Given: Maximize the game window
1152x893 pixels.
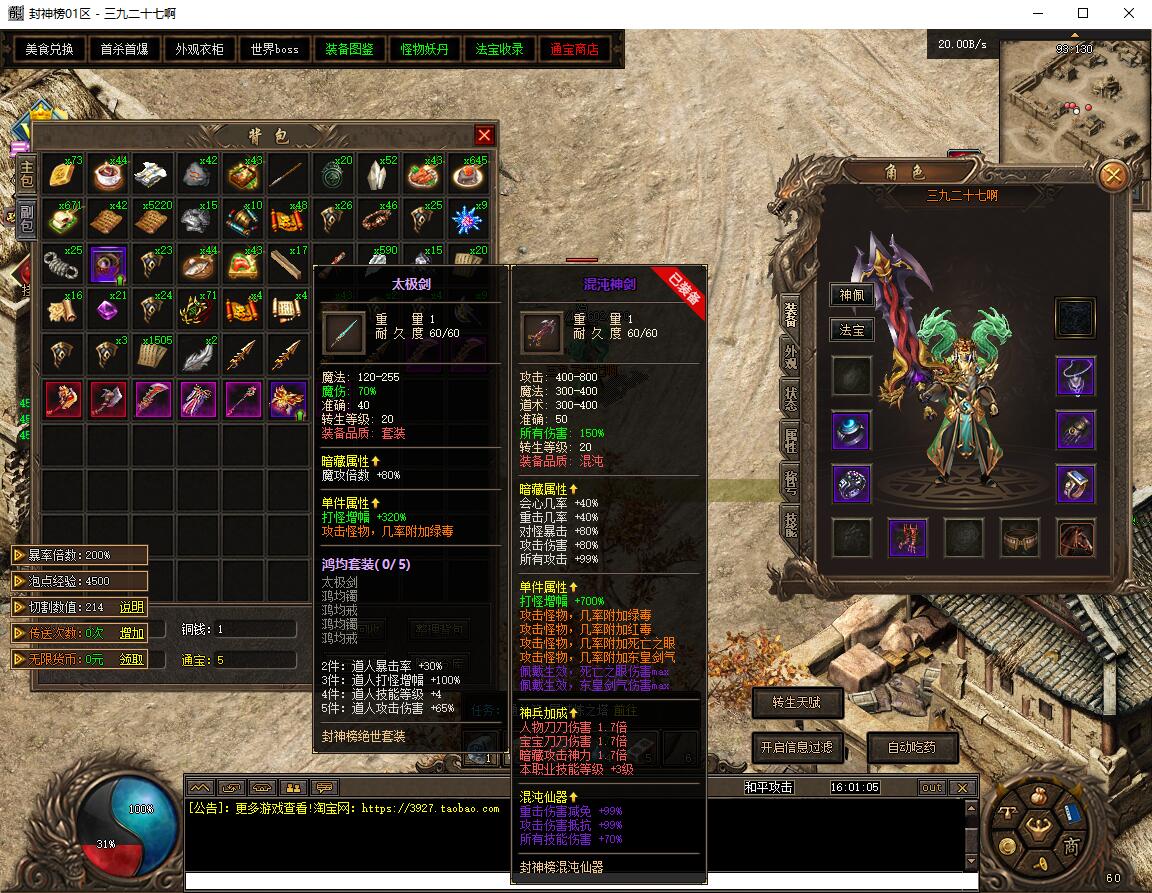Looking at the screenshot, I should click(x=1083, y=14).
